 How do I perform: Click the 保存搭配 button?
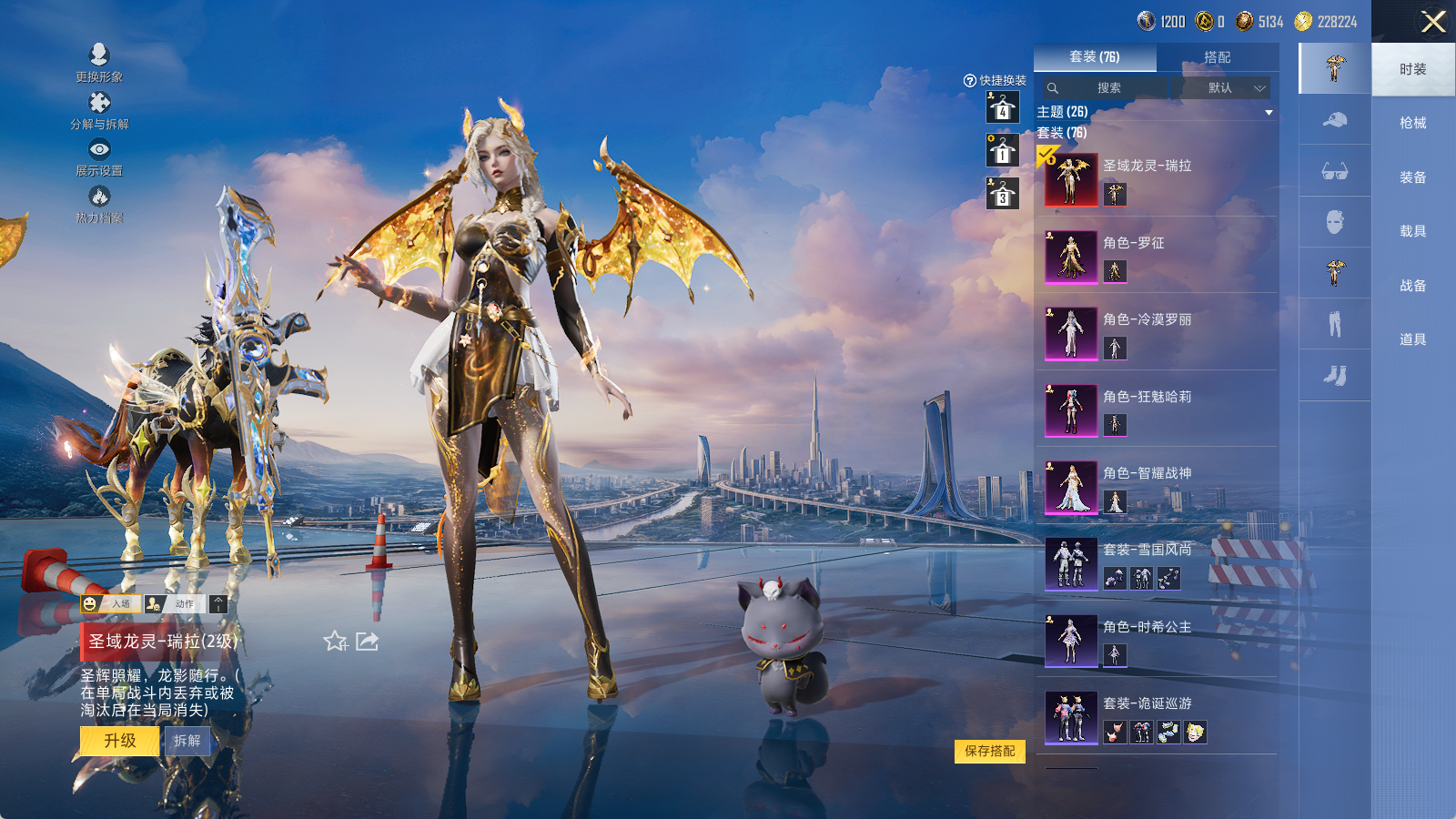(990, 751)
